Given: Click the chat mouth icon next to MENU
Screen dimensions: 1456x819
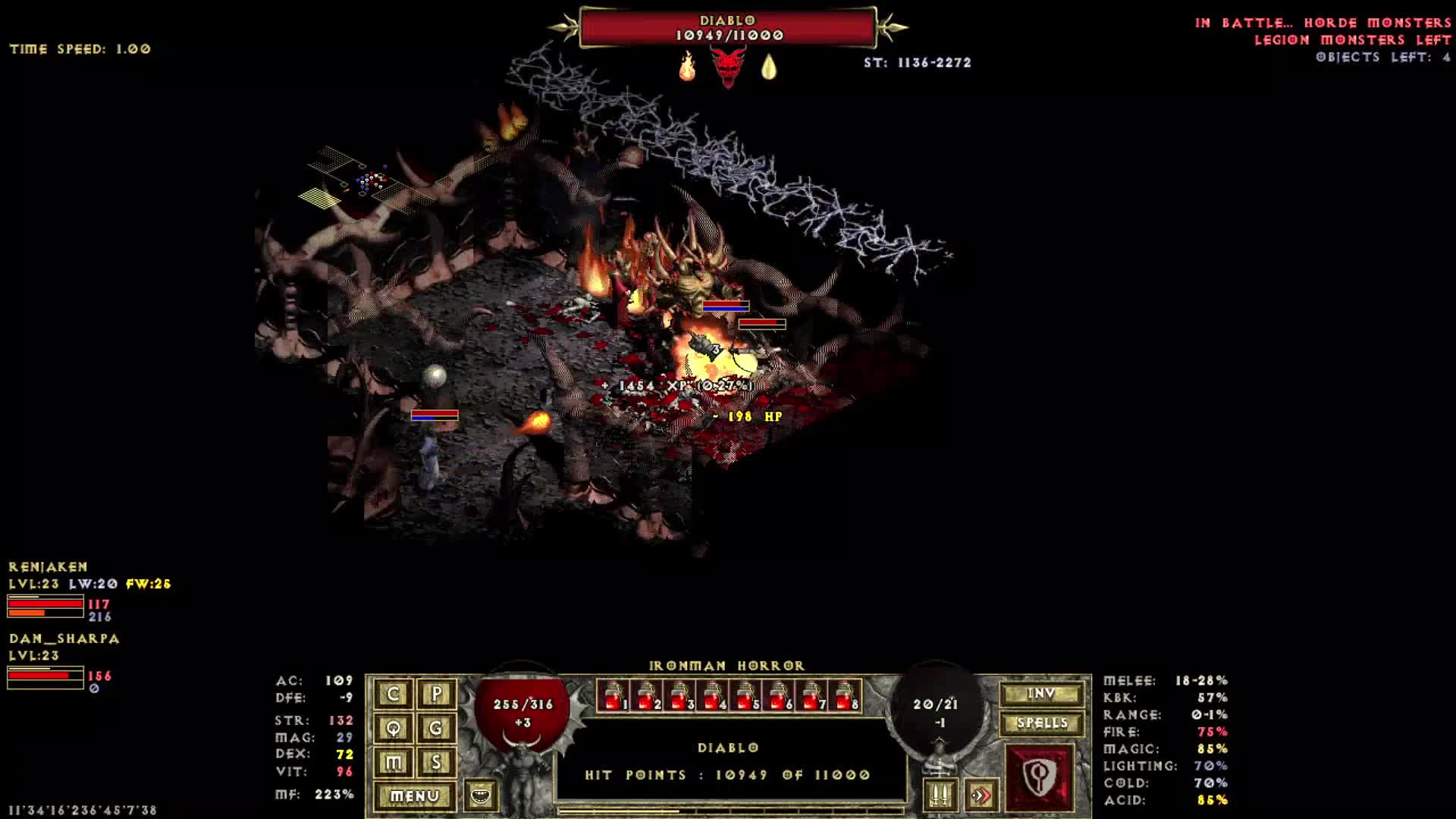Looking at the screenshot, I should [483, 797].
